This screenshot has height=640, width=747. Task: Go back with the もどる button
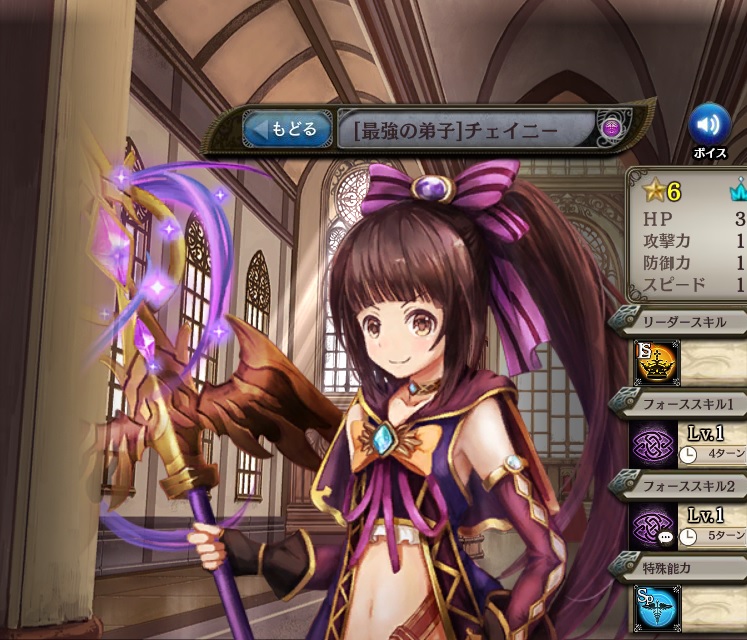287,129
